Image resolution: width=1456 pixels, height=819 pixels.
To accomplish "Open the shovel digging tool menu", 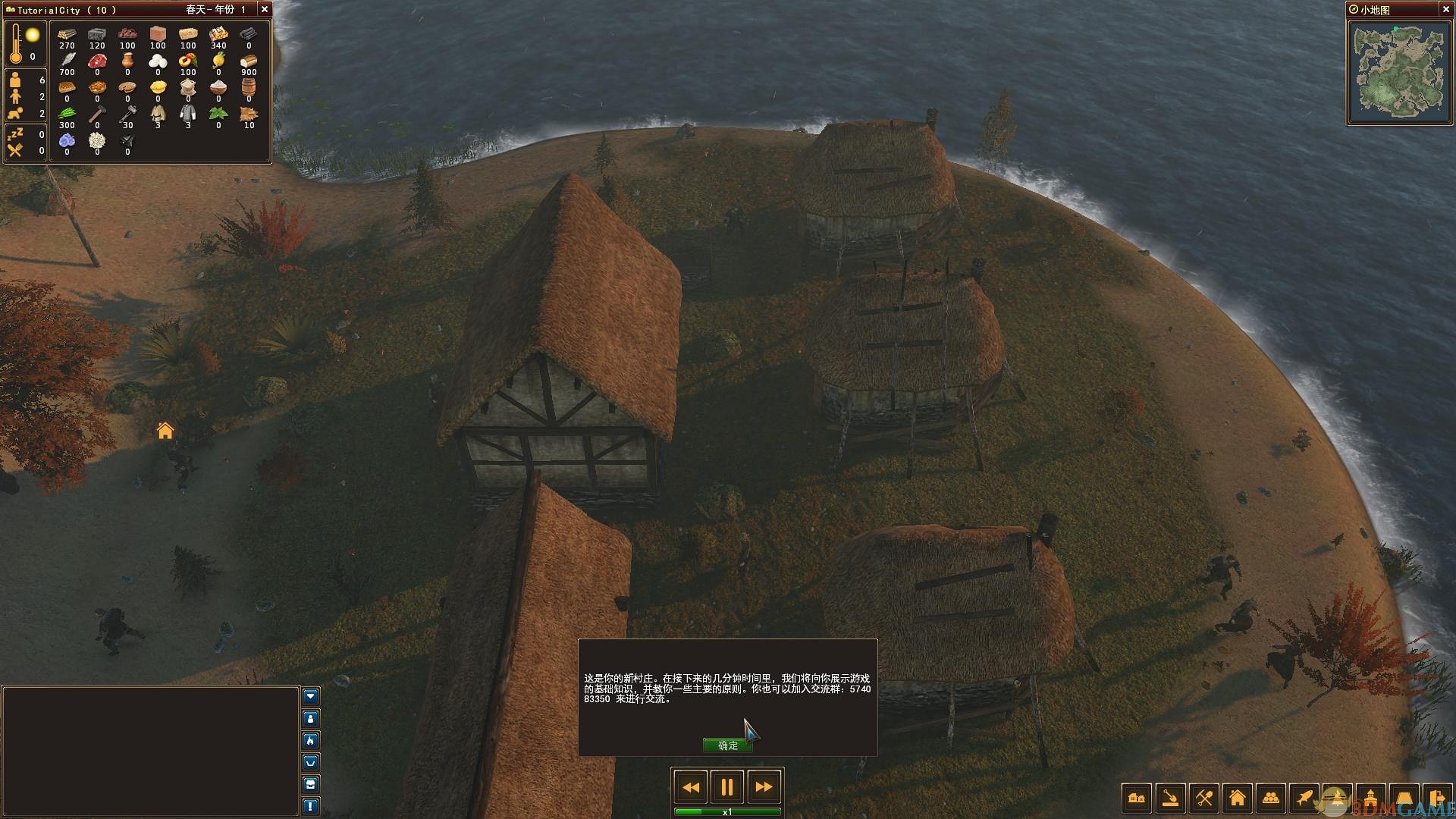I will [1170, 798].
